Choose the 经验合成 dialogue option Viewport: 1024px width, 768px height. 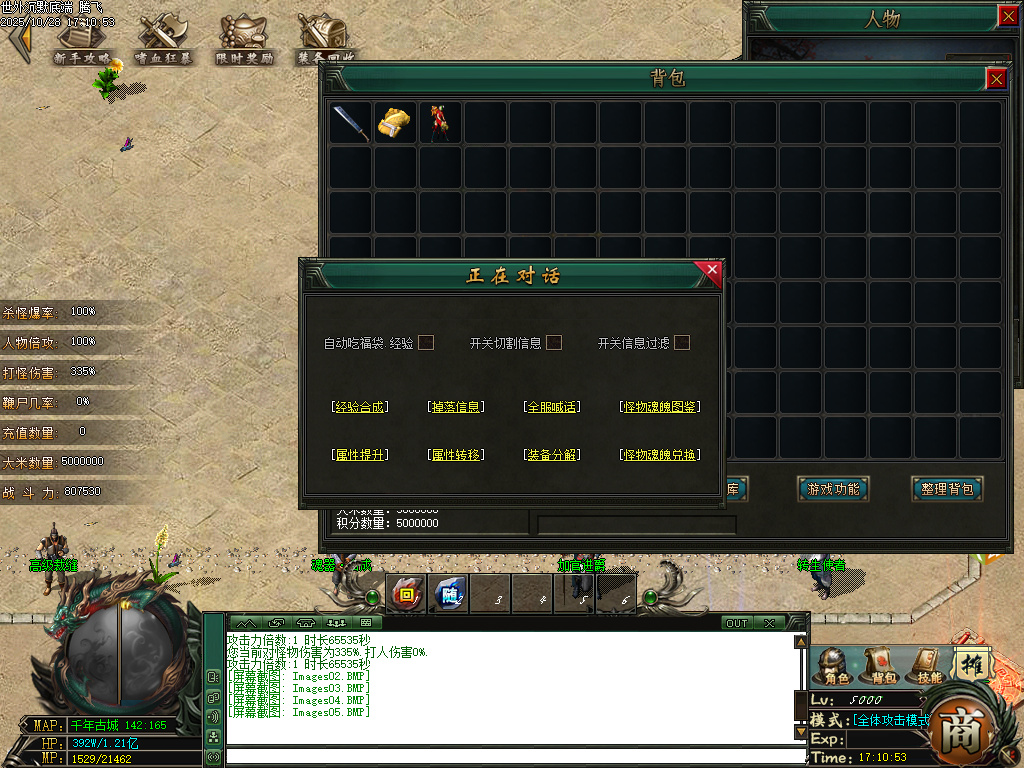tap(359, 407)
